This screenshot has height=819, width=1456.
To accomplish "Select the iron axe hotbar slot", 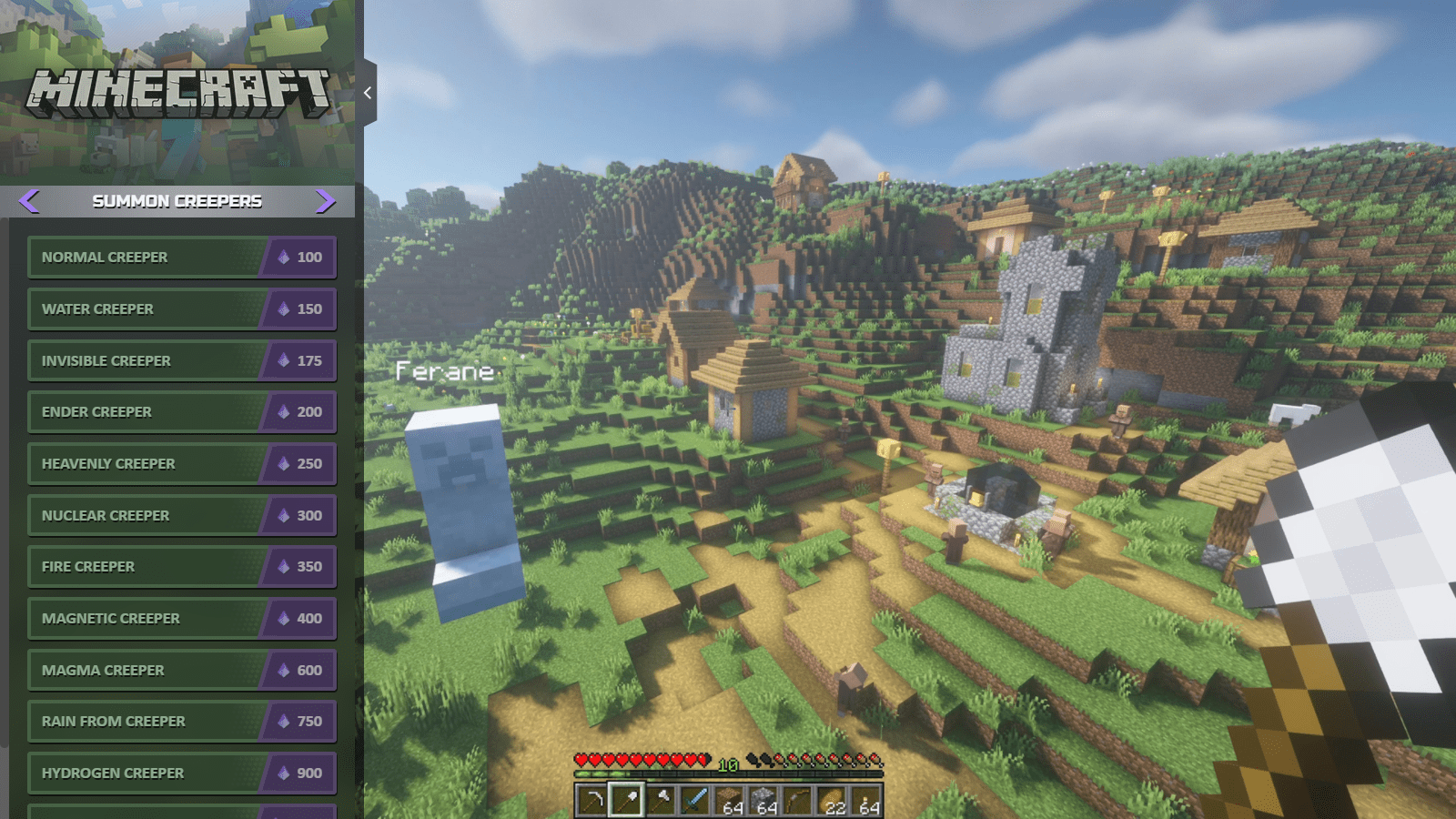I will (x=662, y=801).
